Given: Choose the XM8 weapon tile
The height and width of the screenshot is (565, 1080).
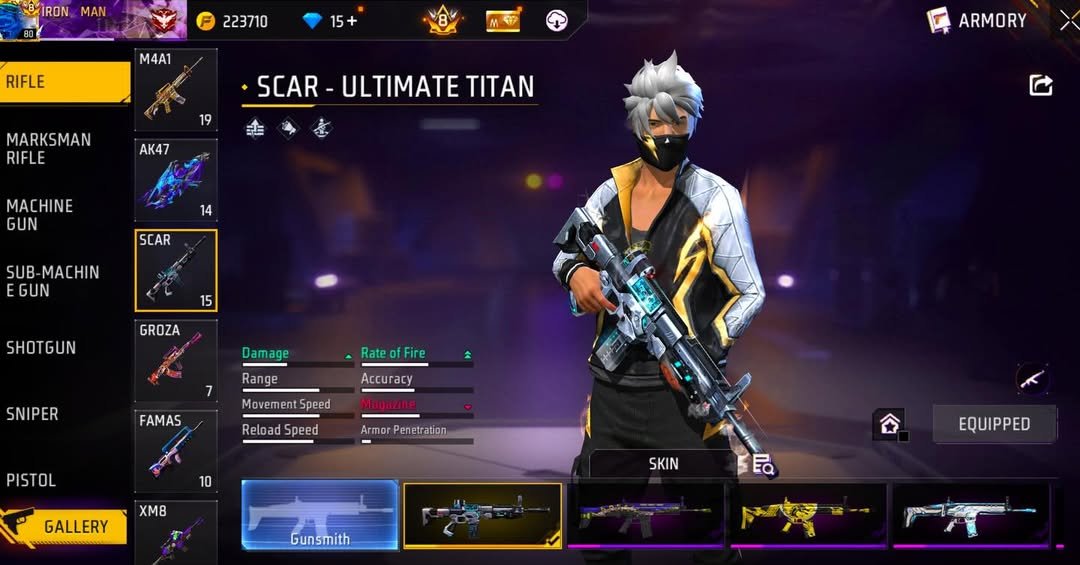Looking at the screenshot, I should pos(176,532).
